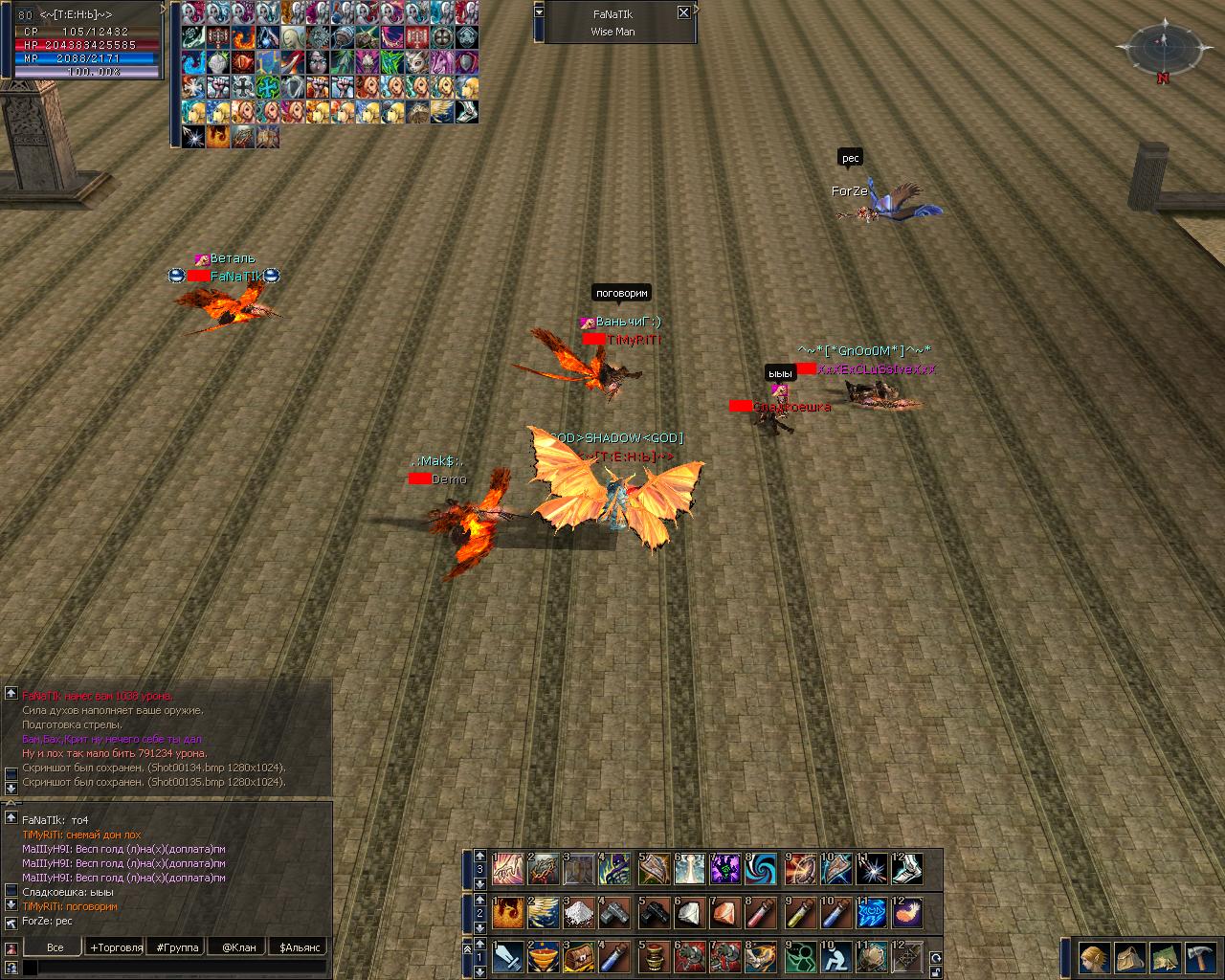This screenshot has height=980, width=1225.
Task: Cast the blue swirl vortex skill
Action: pyautogui.click(x=765, y=869)
